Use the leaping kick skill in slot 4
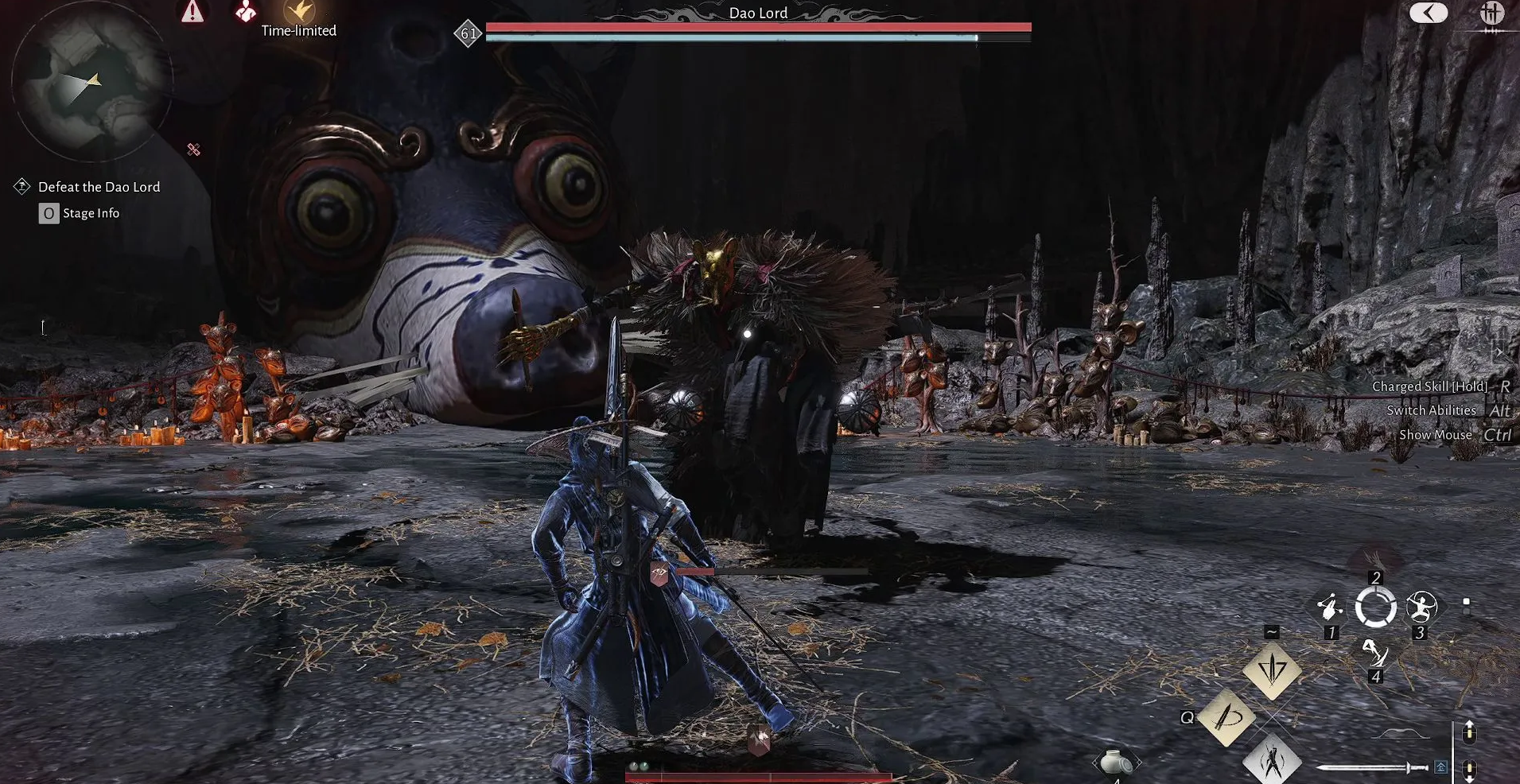The width and height of the screenshot is (1520, 784). [1374, 654]
